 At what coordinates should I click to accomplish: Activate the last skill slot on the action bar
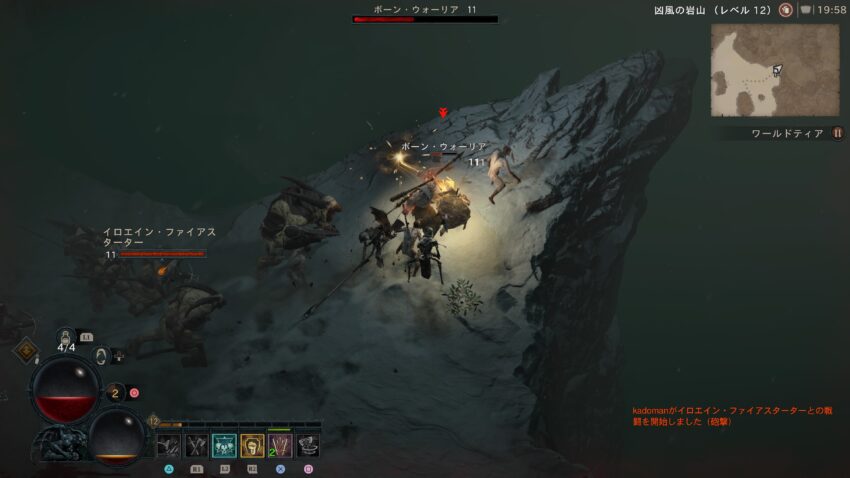(308, 446)
